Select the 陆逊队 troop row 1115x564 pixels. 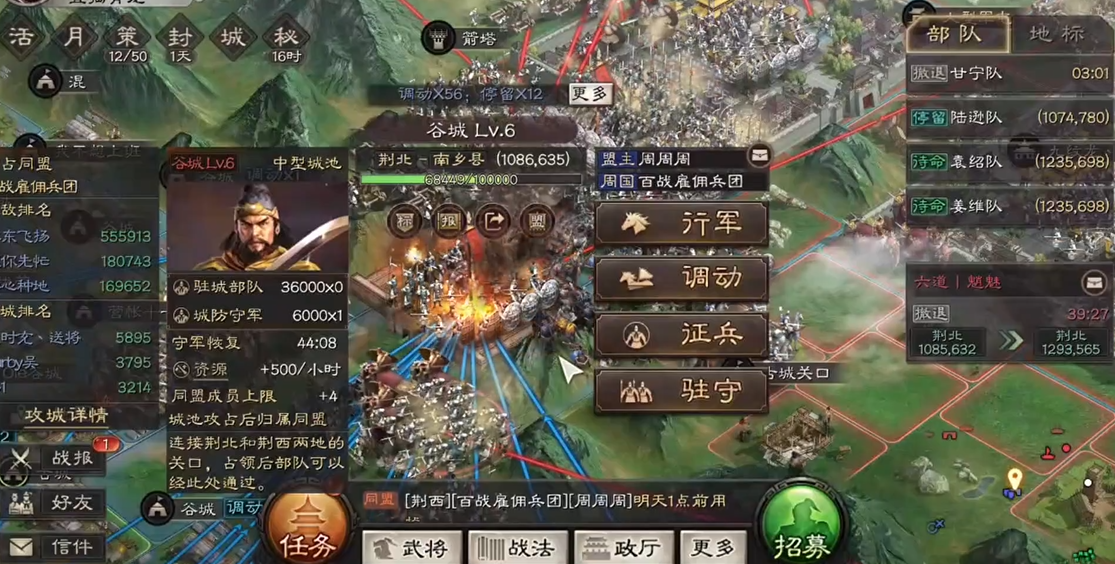point(1009,118)
